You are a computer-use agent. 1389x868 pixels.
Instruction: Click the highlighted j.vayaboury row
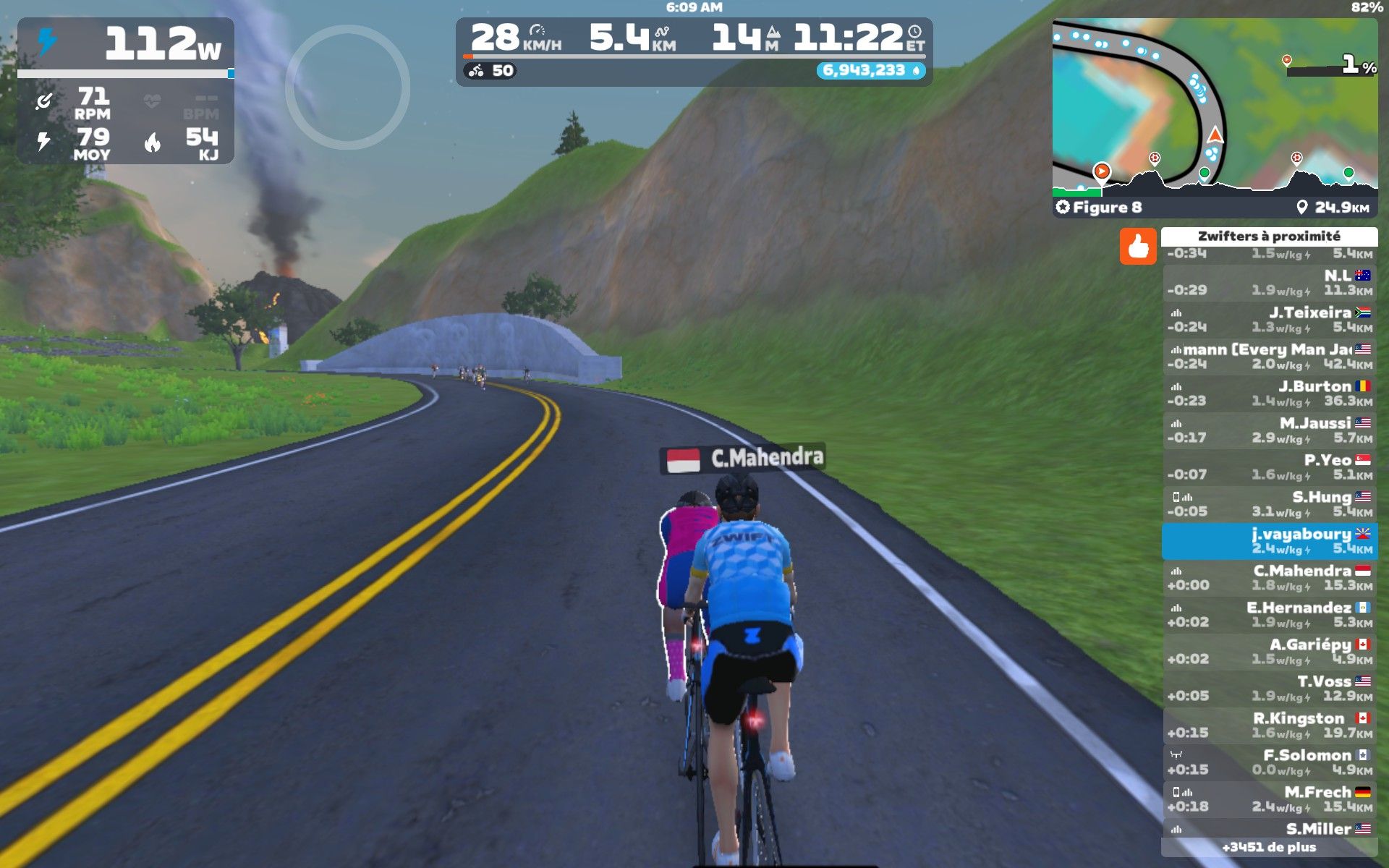click(1270, 541)
